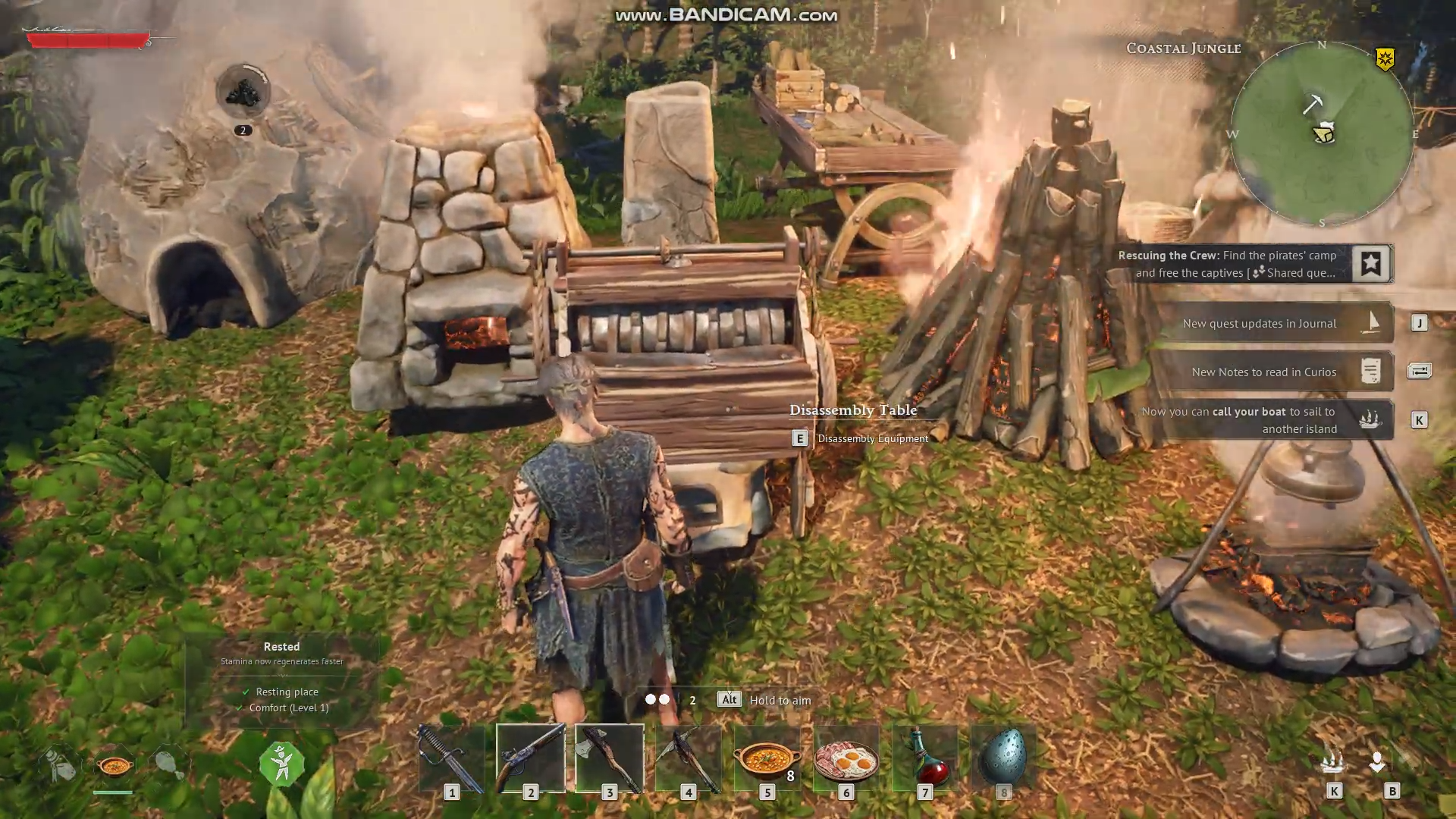Open the New quest updates in Journal notification
The image size is (1456, 819).
pos(1274,323)
